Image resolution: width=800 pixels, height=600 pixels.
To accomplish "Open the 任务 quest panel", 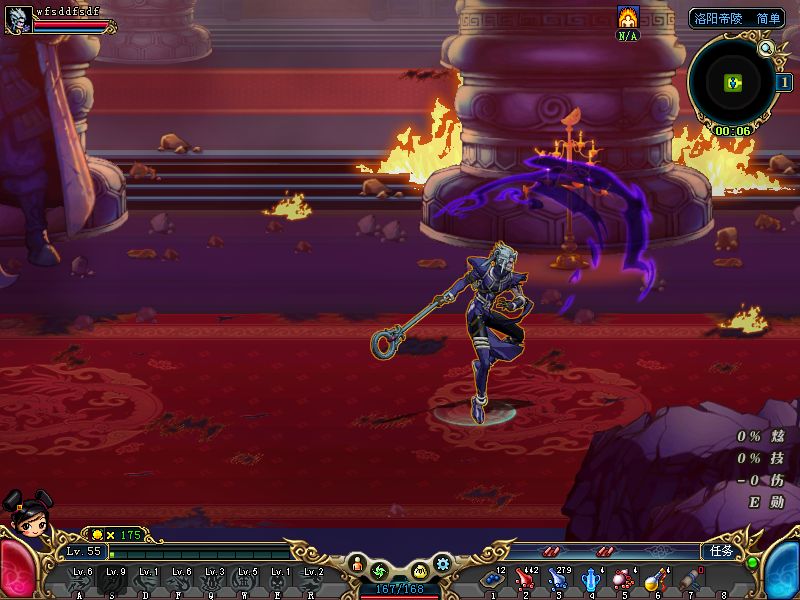I will (x=722, y=551).
